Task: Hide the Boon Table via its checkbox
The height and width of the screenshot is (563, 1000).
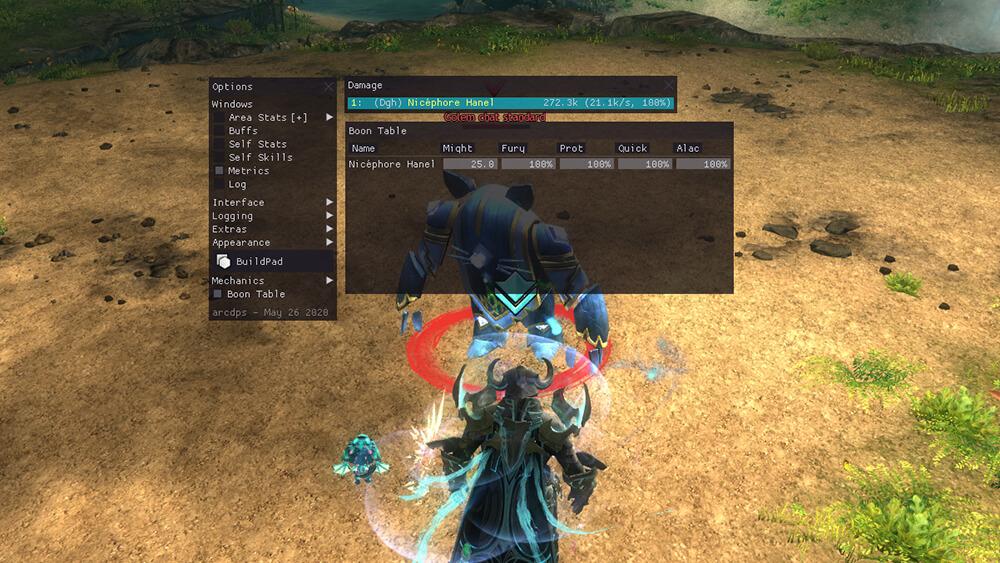Action: coord(218,294)
